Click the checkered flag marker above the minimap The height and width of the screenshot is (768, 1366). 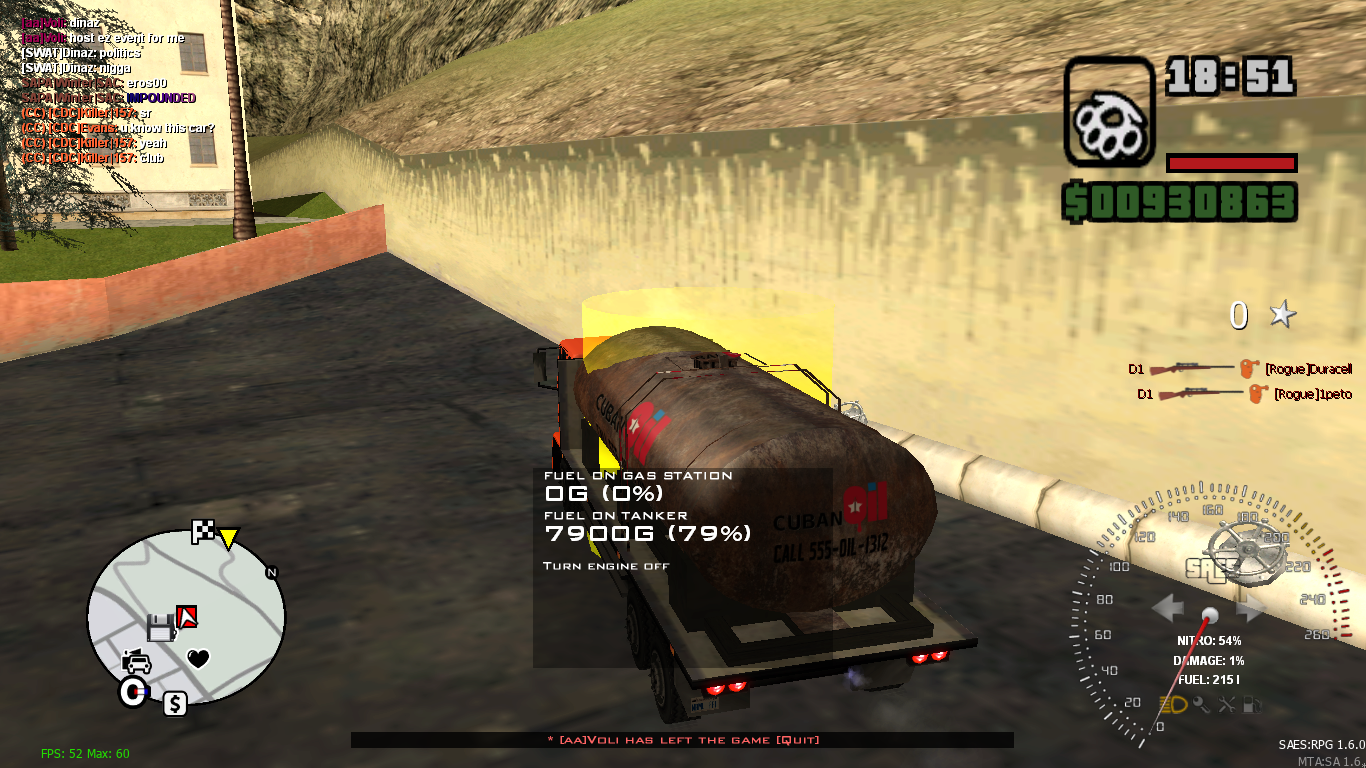[201, 531]
